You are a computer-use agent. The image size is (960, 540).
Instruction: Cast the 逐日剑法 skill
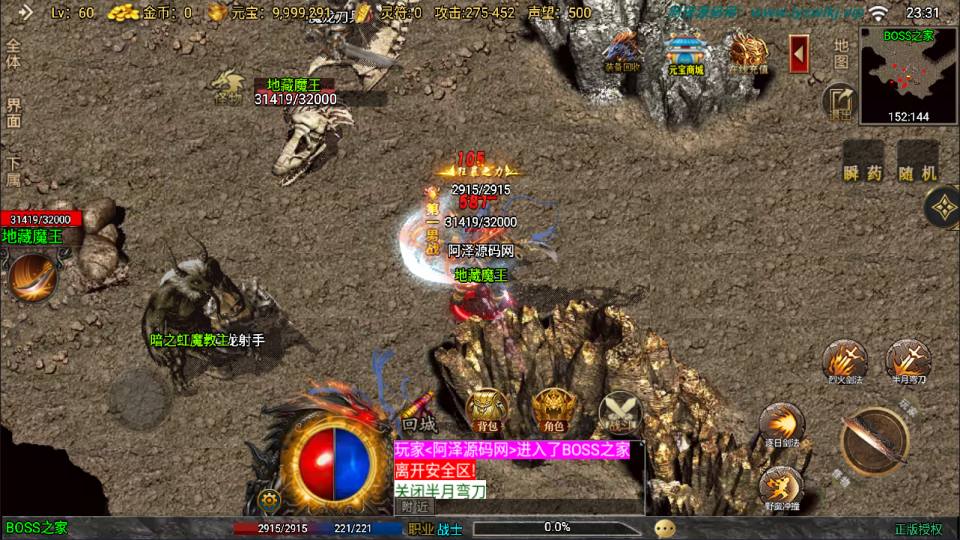coord(782,425)
